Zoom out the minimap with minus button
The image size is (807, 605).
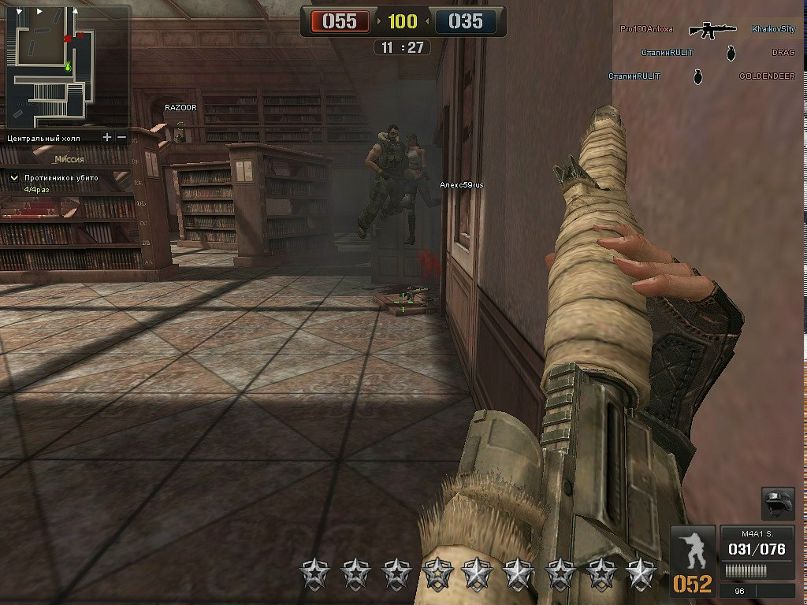(x=122, y=137)
